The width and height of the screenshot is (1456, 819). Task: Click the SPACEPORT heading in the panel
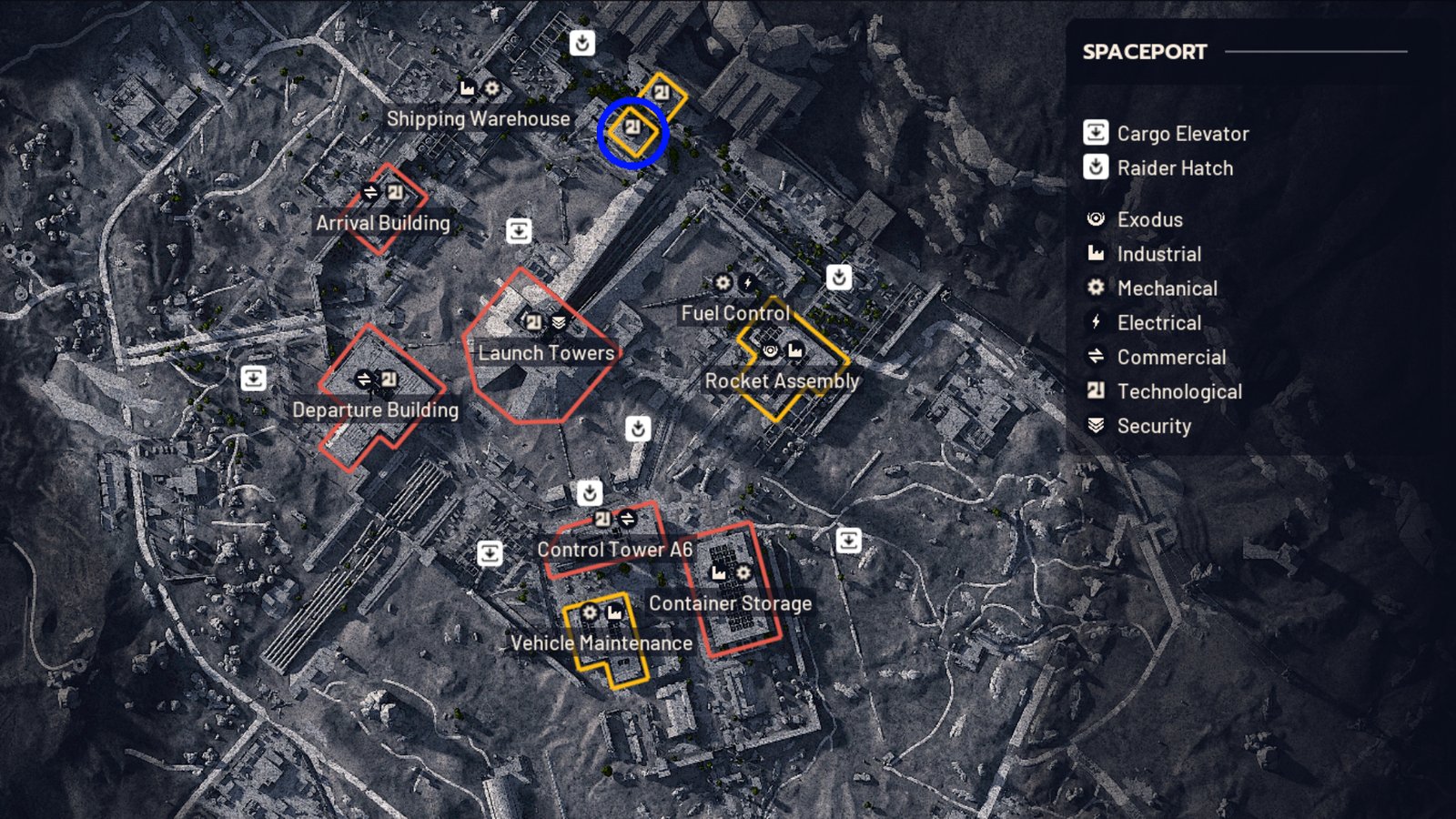[x=1143, y=52]
